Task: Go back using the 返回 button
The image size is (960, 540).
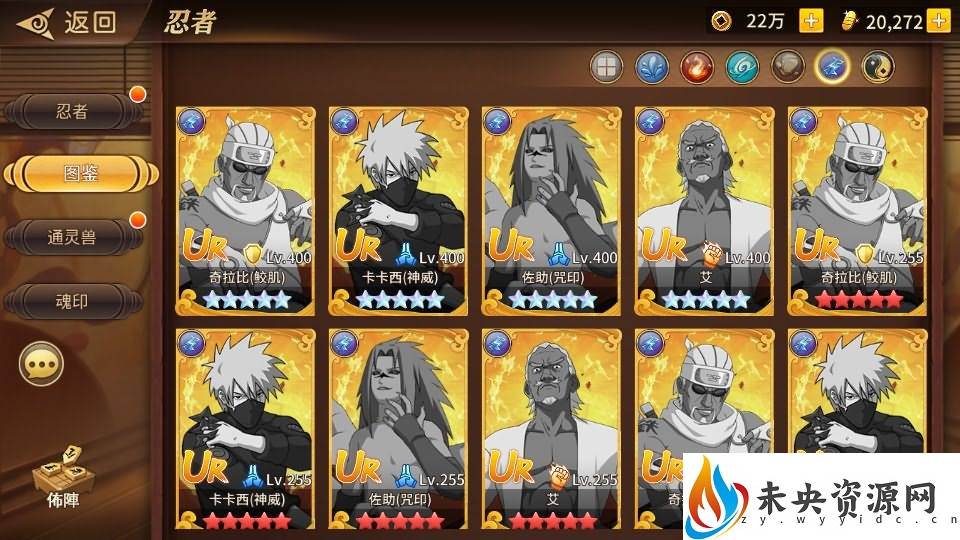Action: (70, 21)
